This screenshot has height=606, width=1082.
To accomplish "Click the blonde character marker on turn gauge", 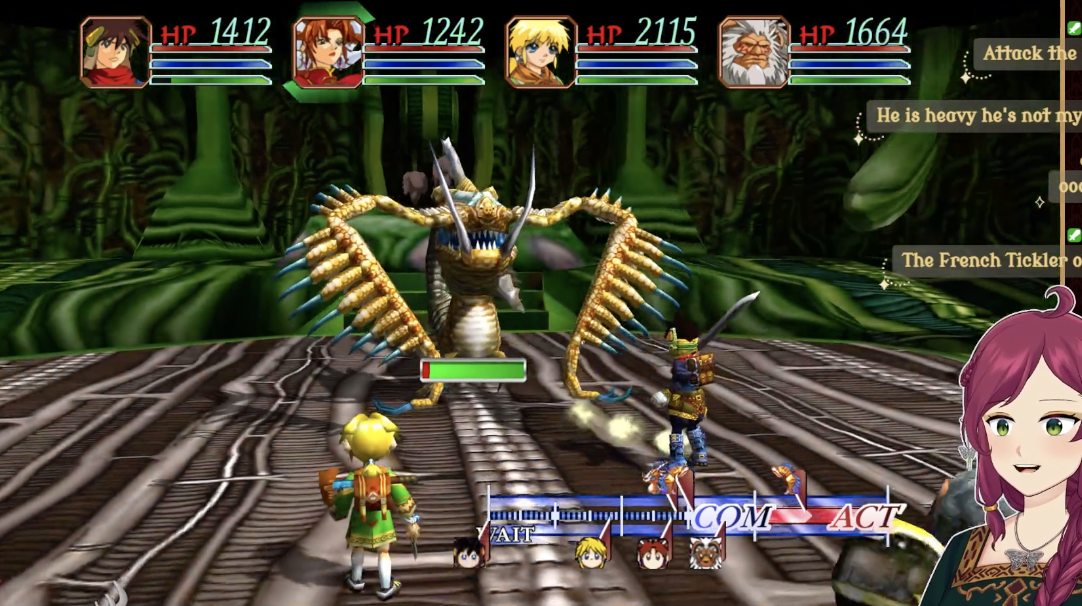I will click(591, 551).
